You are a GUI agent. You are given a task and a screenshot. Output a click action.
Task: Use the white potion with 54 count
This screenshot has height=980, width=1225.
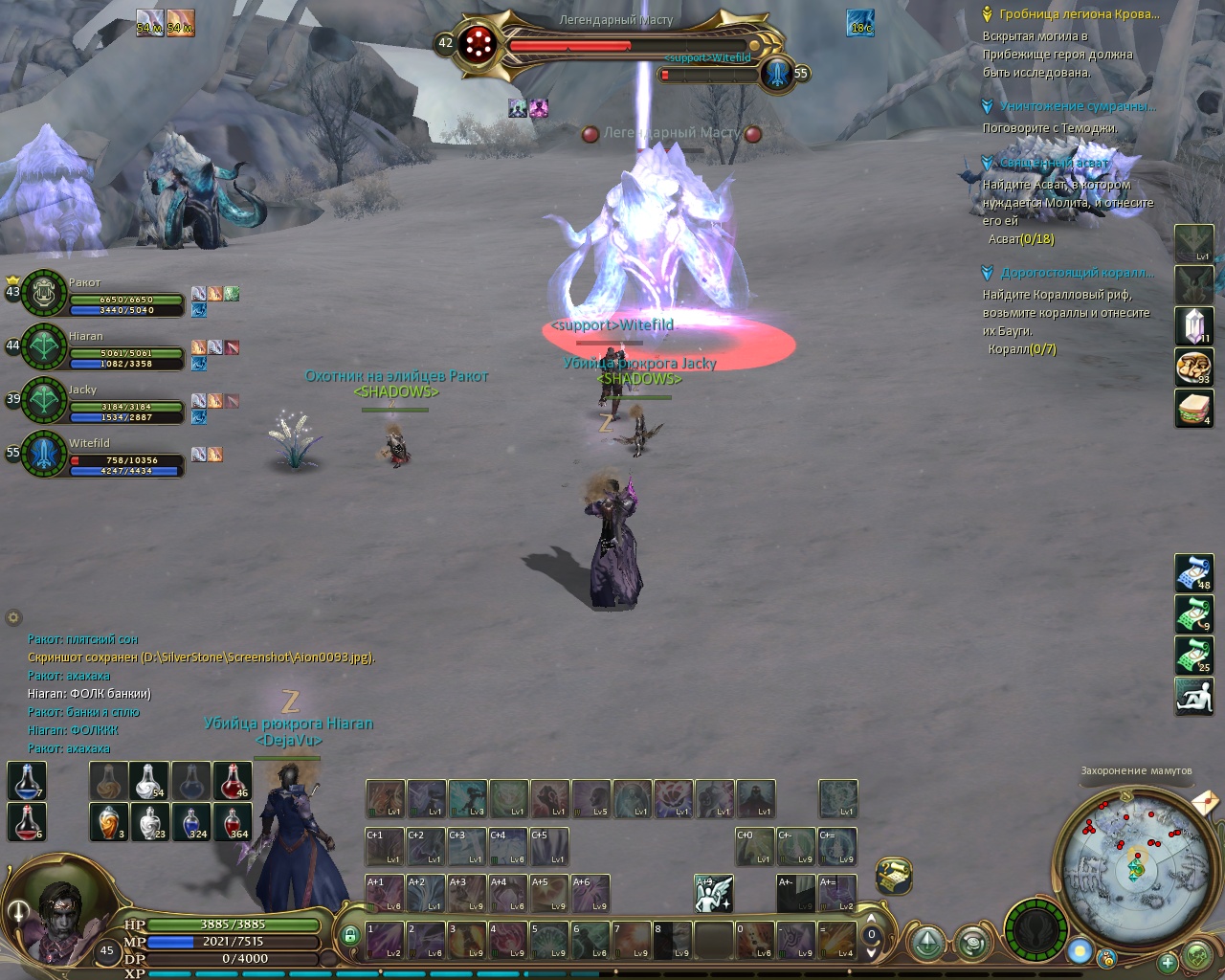[150, 781]
